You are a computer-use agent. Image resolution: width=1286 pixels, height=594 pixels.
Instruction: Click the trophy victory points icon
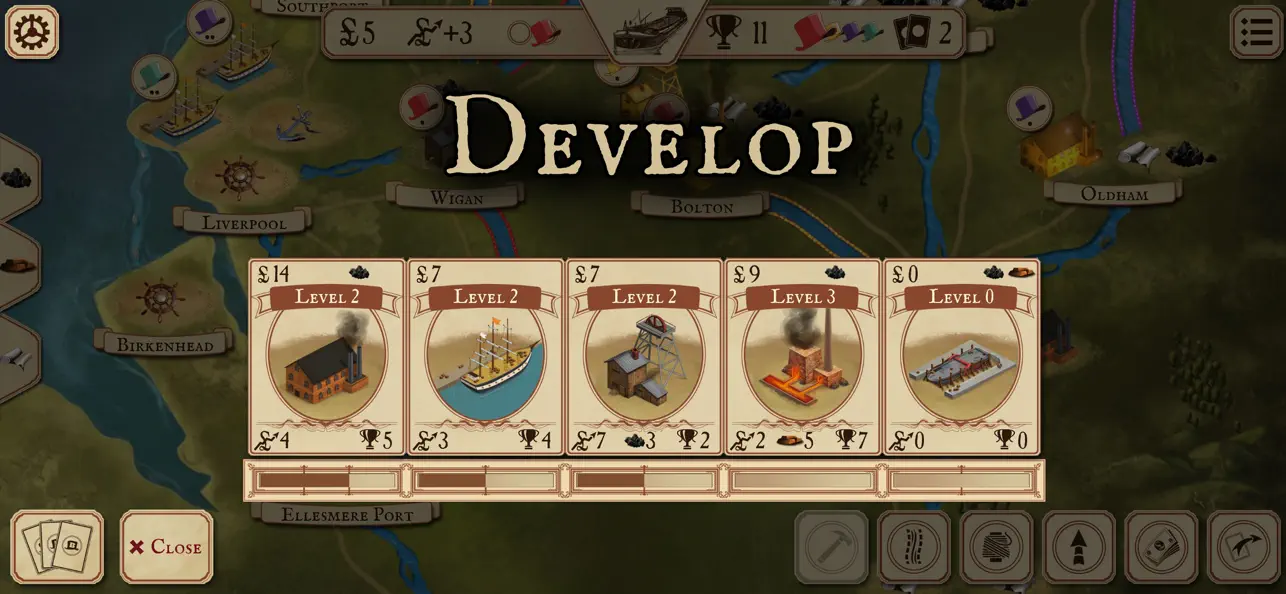coord(722,33)
